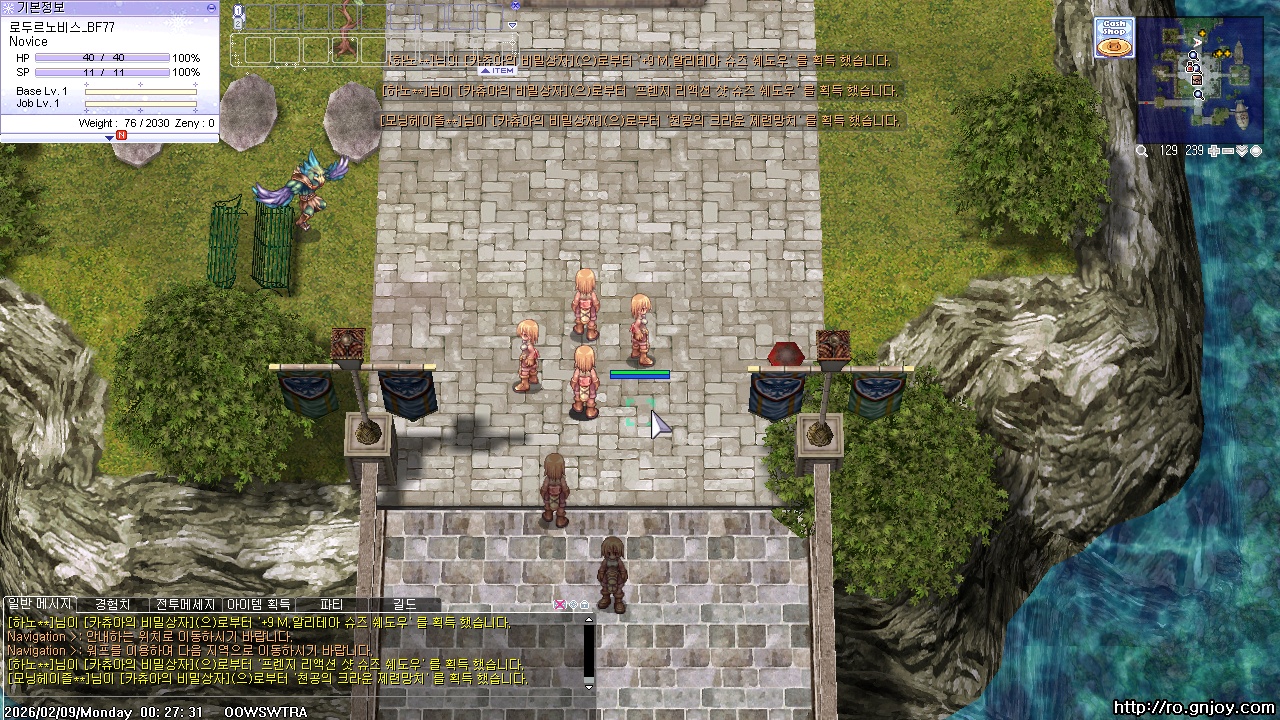The height and width of the screenshot is (720, 1280).
Task: Open the minimap magnifier search
Action: (1142, 151)
